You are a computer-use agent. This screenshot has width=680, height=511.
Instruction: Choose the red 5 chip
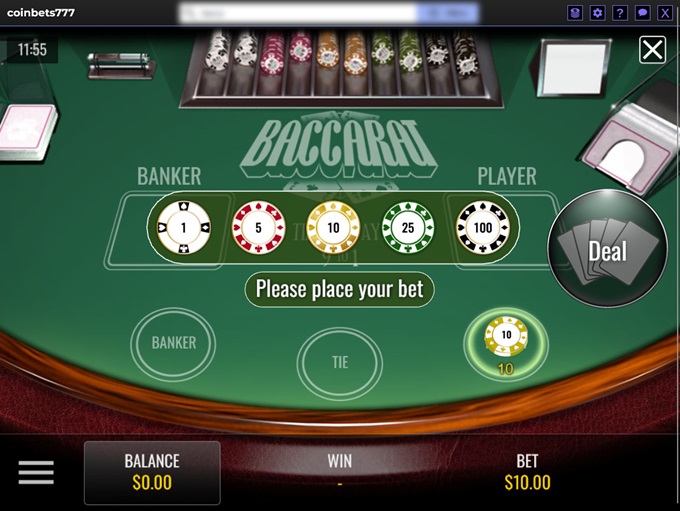click(x=258, y=226)
